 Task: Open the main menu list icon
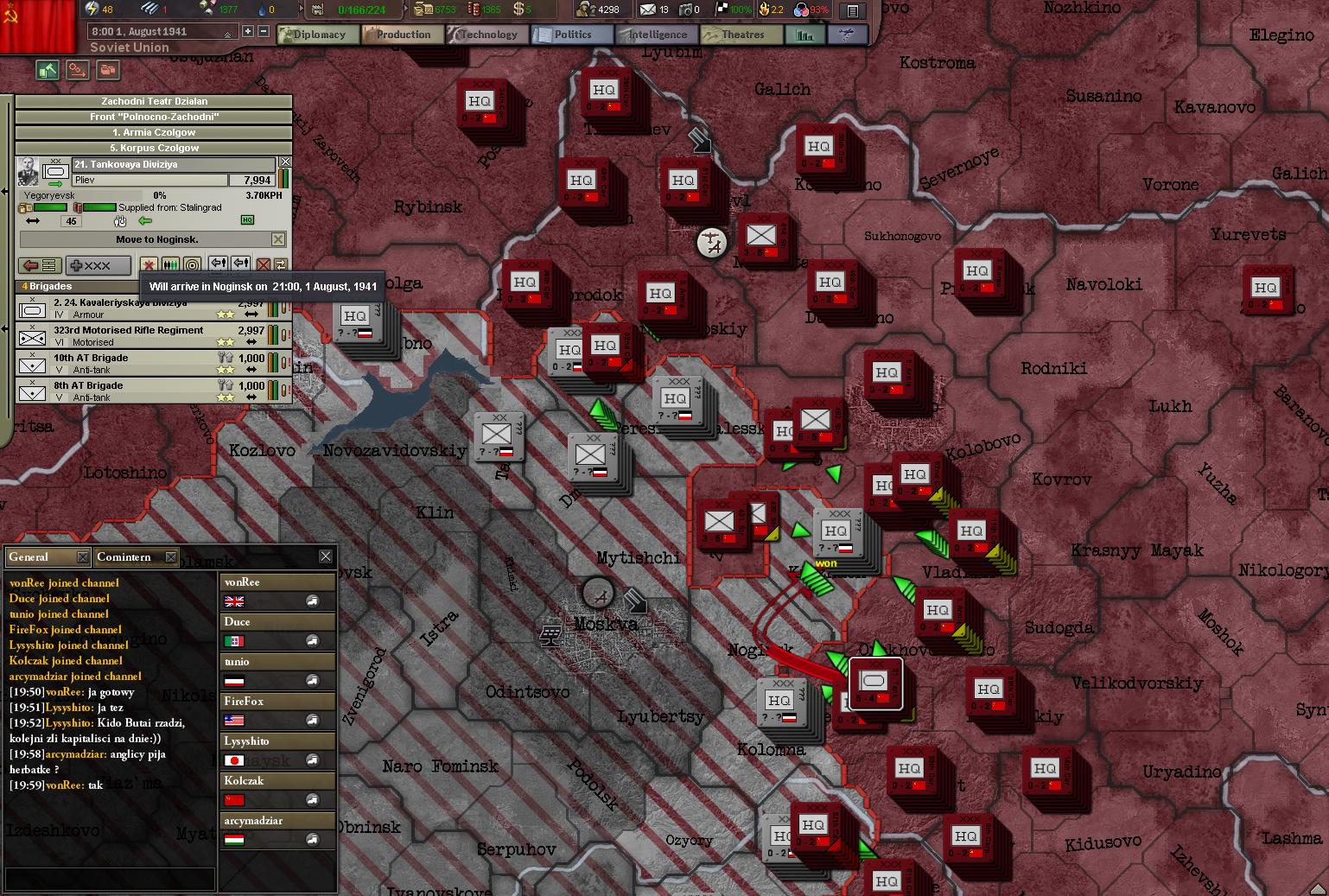[x=852, y=11]
